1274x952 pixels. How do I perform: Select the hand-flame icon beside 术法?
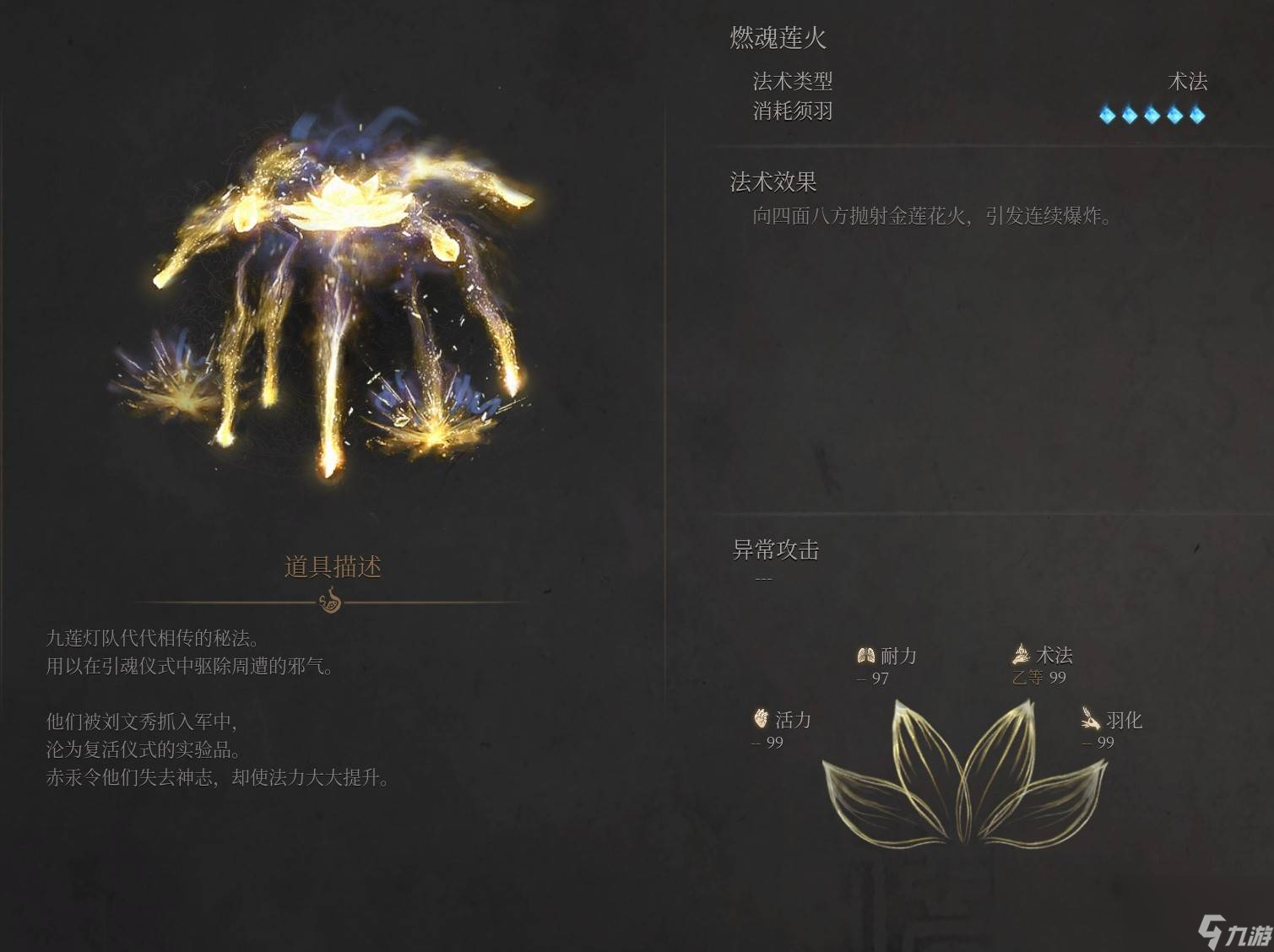pyautogui.click(x=1021, y=654)
